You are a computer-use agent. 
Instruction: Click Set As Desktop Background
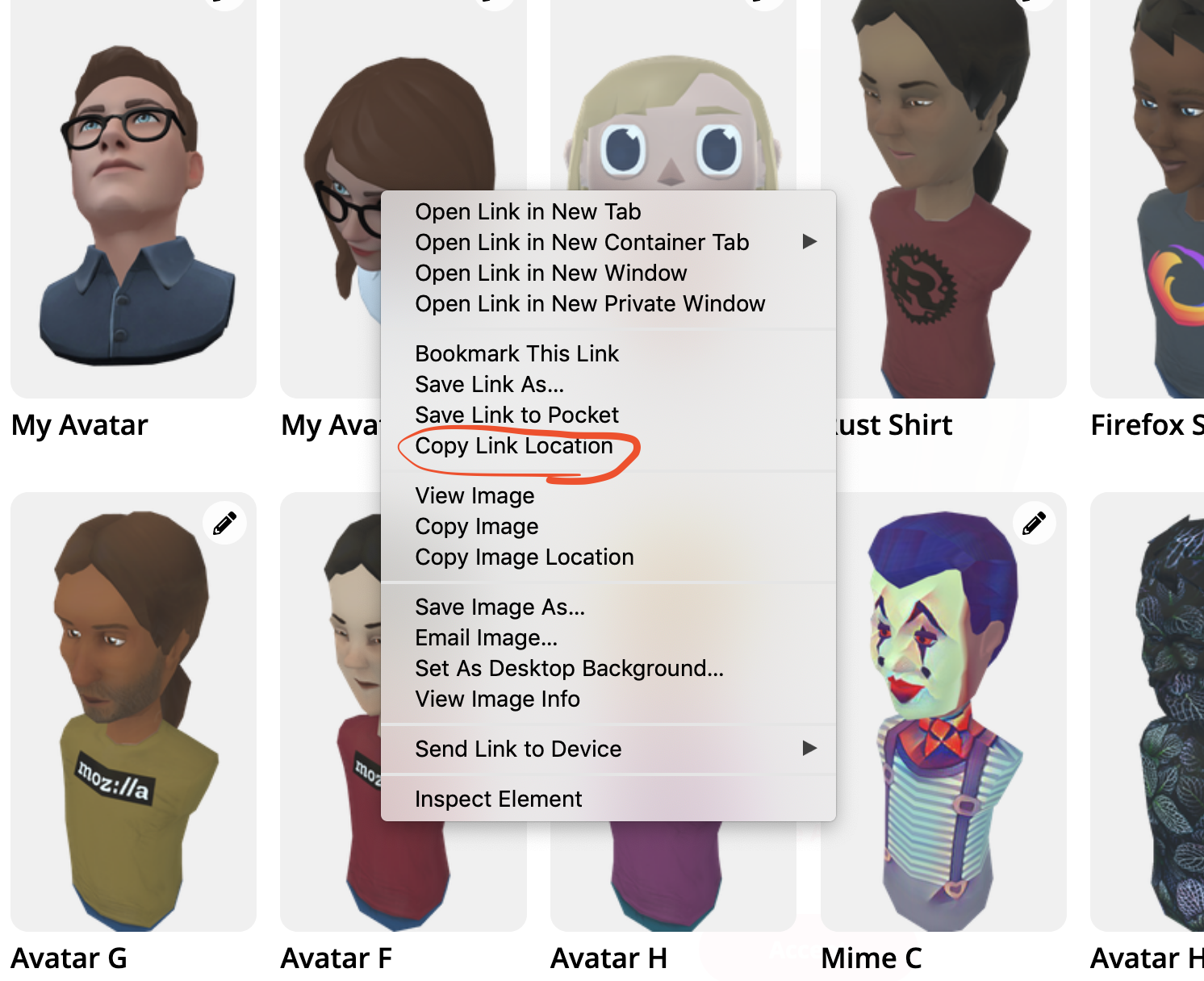click(x=569, y=668)
